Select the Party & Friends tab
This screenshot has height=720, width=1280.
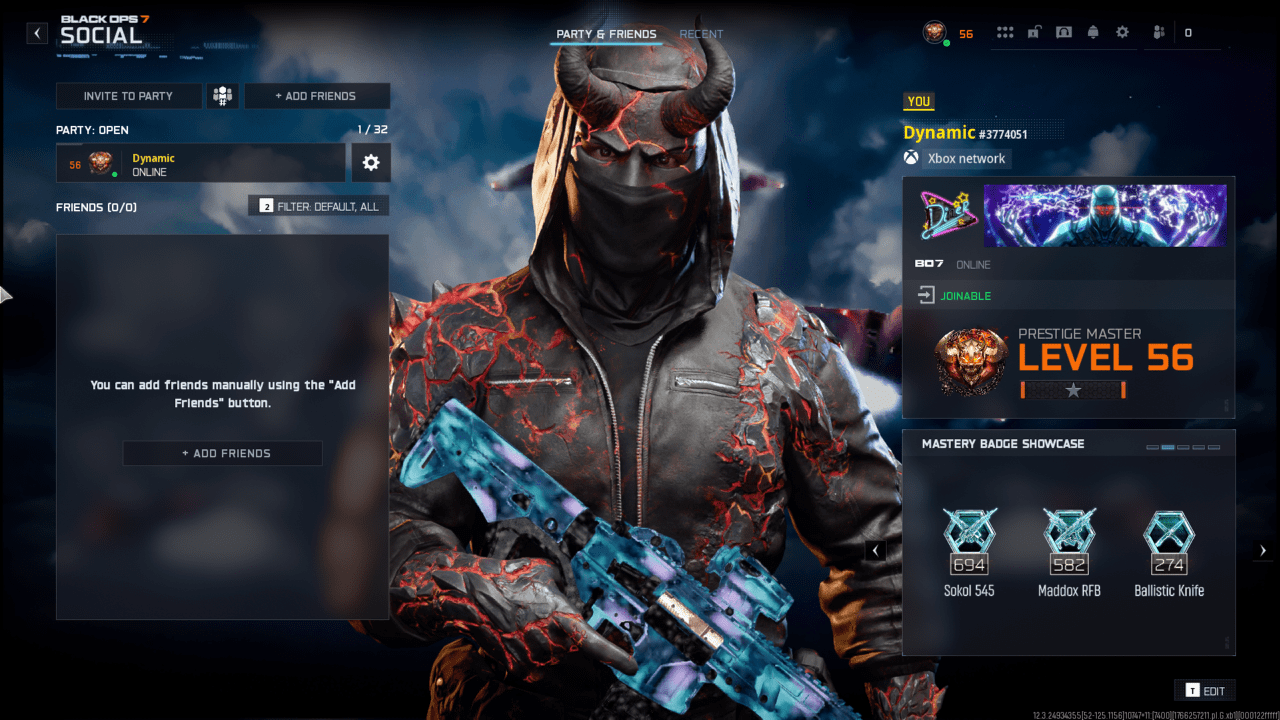(607, 33)
